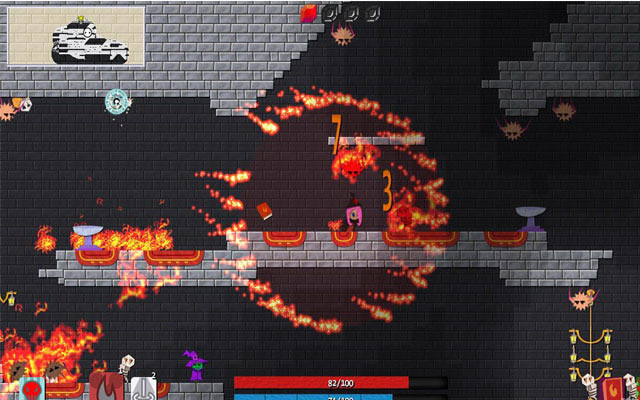Image resolution: width=640 pixels, height=400 pixels.
Task: Select the red cloak item slot
Action: 105,387
